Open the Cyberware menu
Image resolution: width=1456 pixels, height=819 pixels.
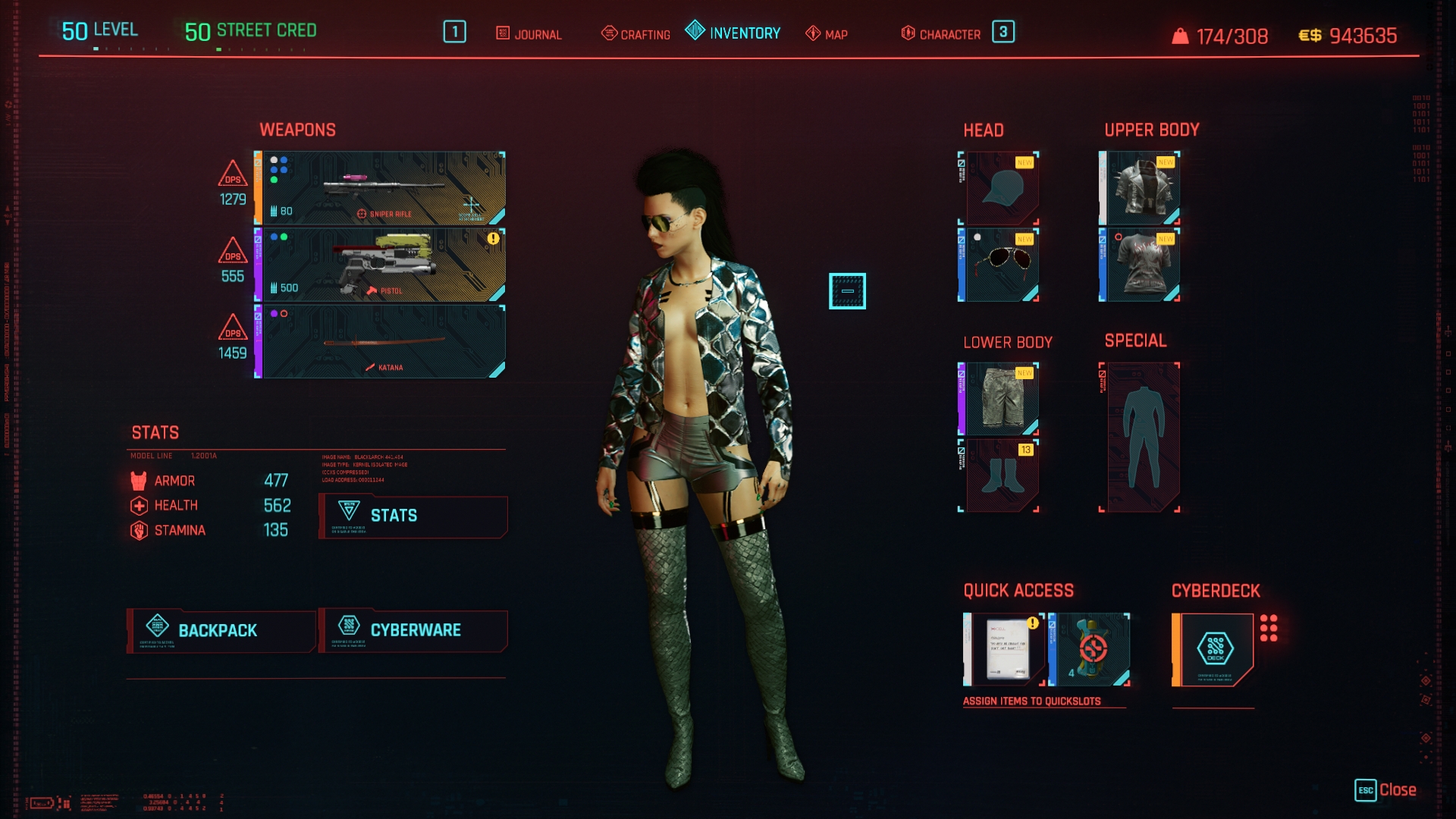pos(413,630)
